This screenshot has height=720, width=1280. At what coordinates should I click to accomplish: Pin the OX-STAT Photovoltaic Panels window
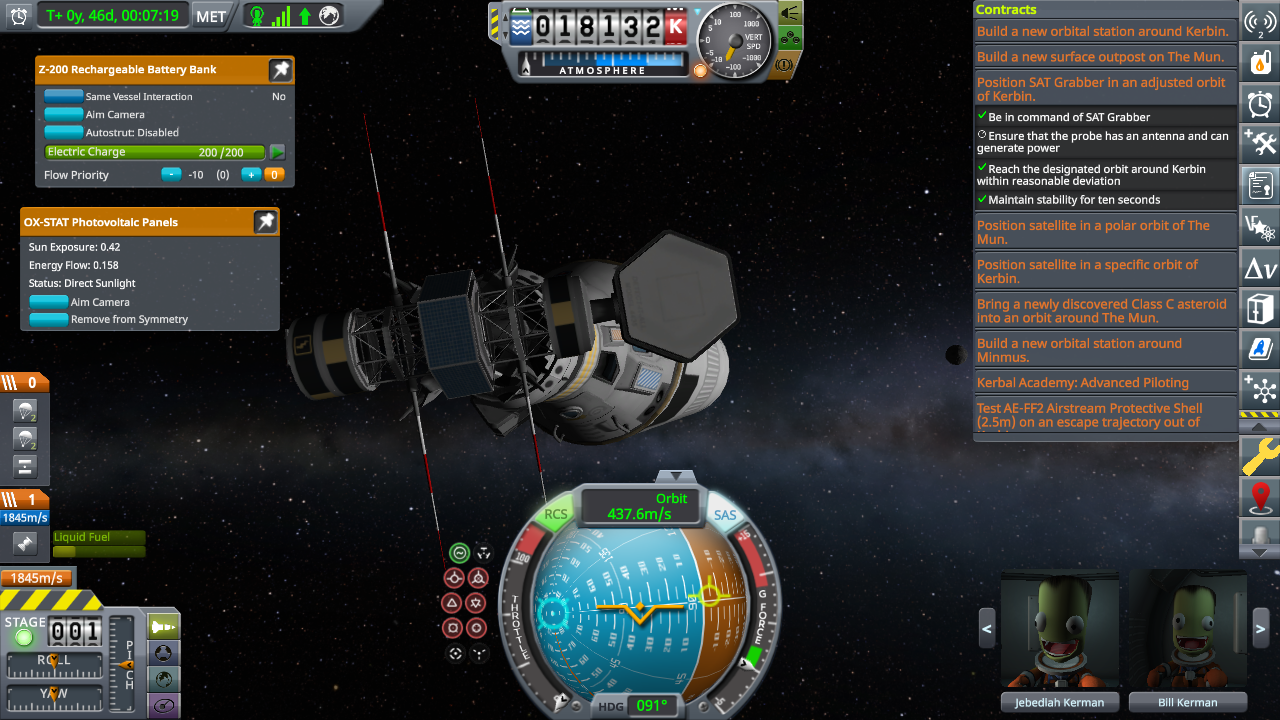265,222
